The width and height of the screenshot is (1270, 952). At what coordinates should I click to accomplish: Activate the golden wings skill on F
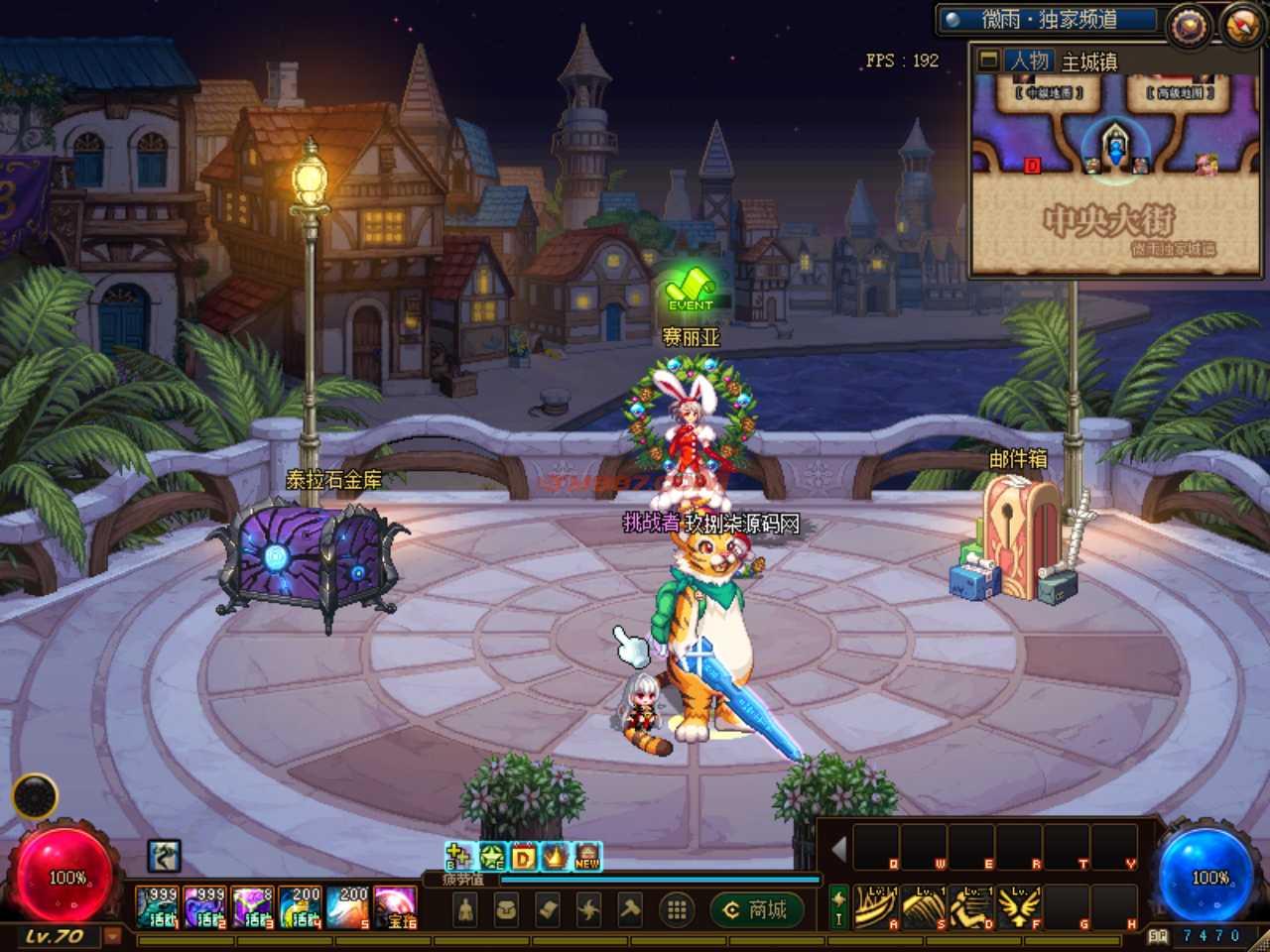(1019, 907)
